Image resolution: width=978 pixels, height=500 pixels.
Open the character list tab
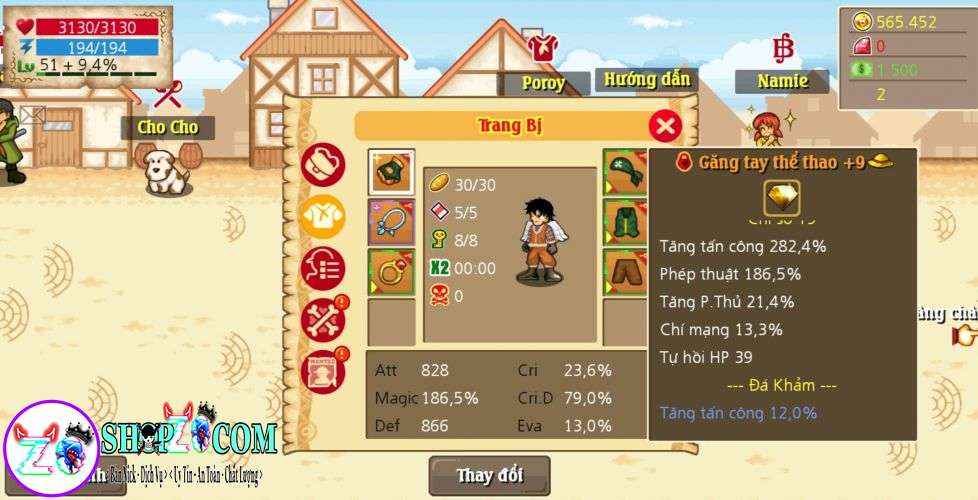(x=323, y=268)
